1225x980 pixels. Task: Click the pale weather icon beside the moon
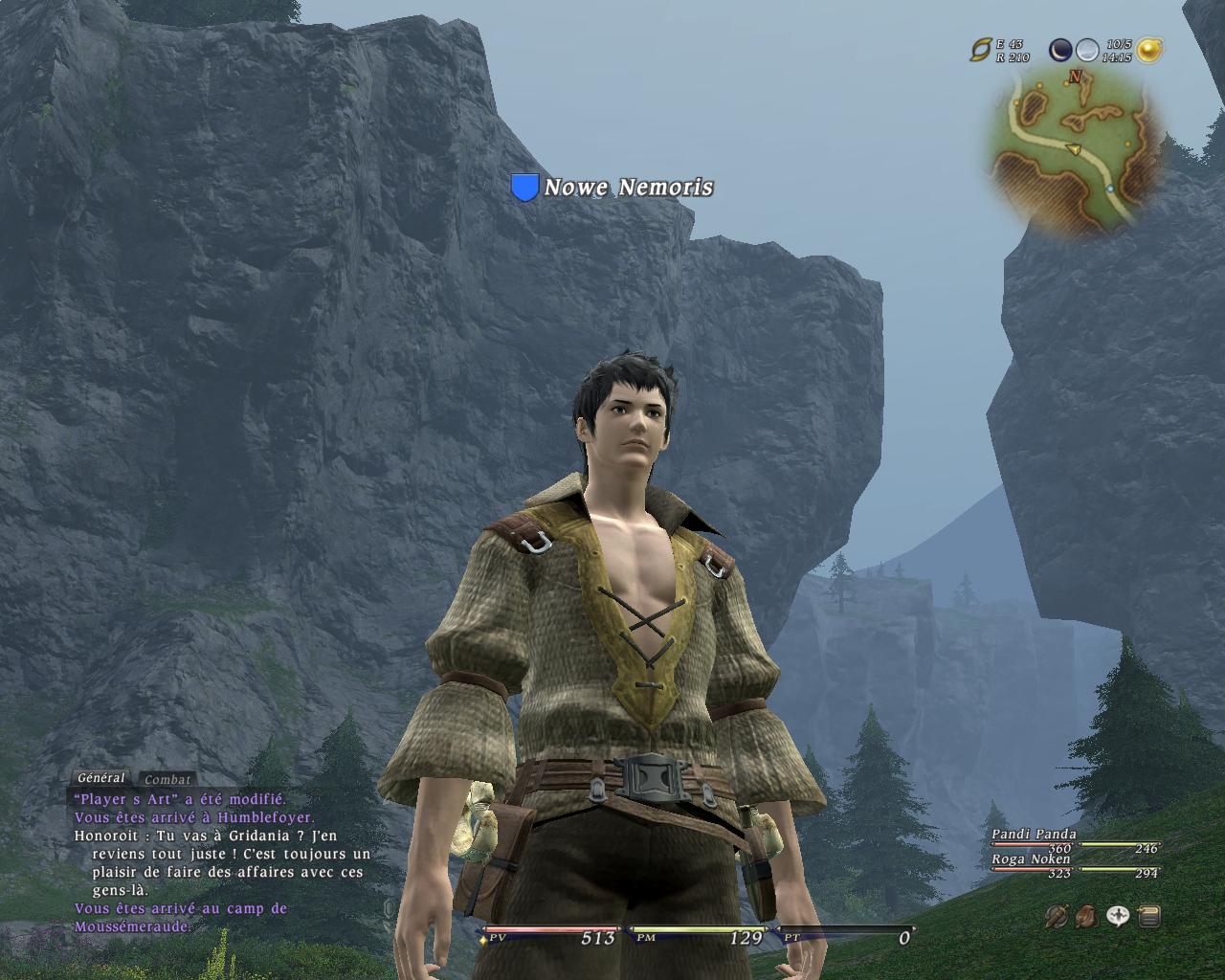coord(1087,50)
